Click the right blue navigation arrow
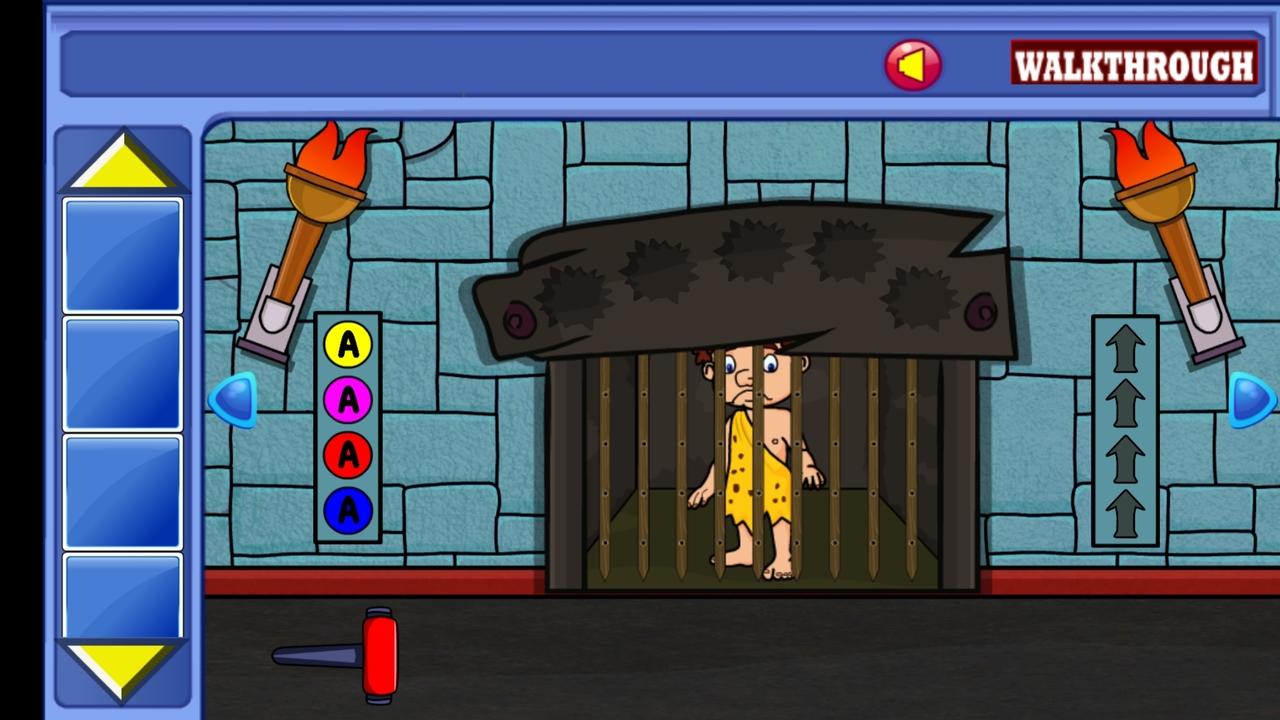This screenshot has width=1280, height=720. (x=1250, y=400)
